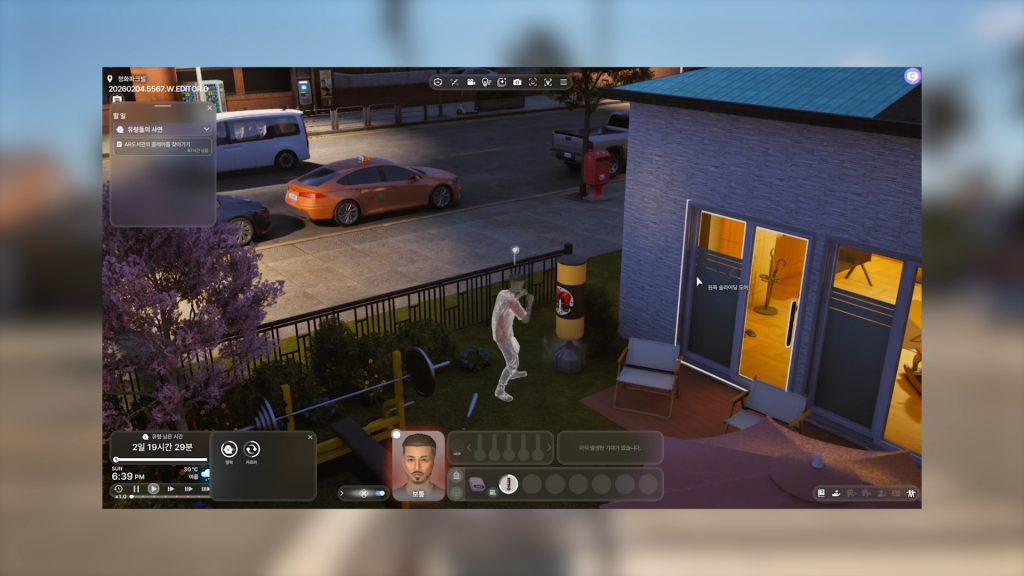Pause the game time
1024x576 pixels.
pyautogui.click(x=136, y=489)
